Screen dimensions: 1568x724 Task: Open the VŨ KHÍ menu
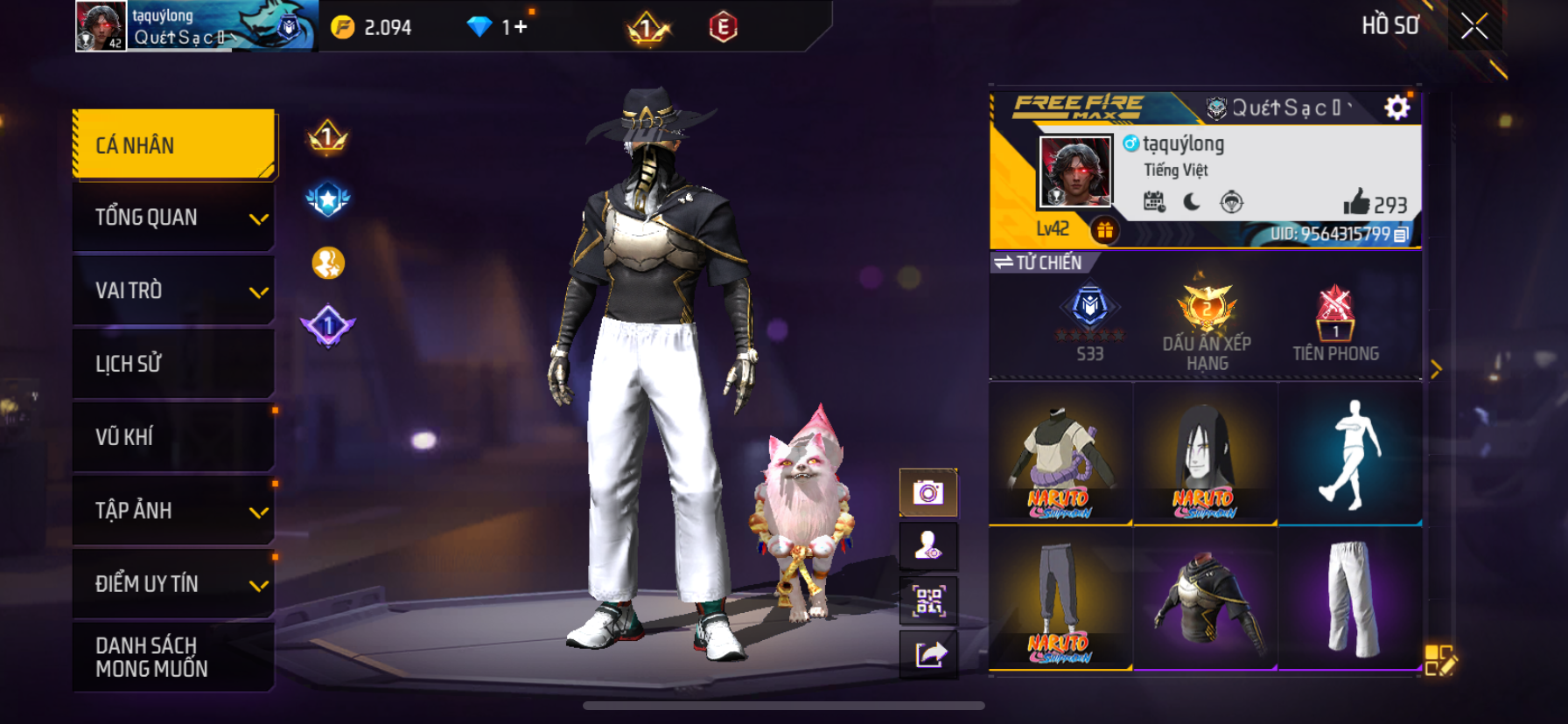174,437
